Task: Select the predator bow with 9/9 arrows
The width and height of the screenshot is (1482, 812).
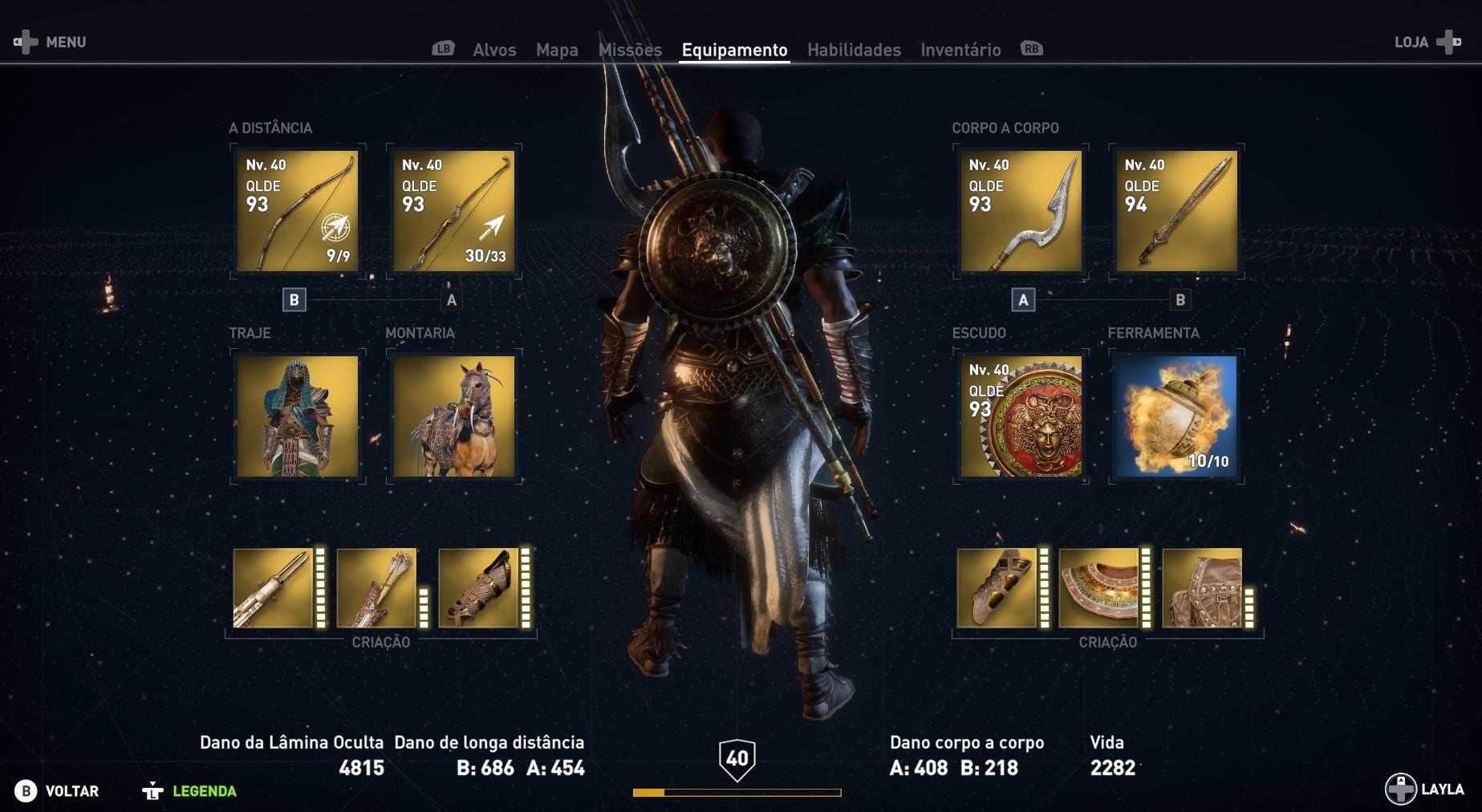Action: click(297, 211)
